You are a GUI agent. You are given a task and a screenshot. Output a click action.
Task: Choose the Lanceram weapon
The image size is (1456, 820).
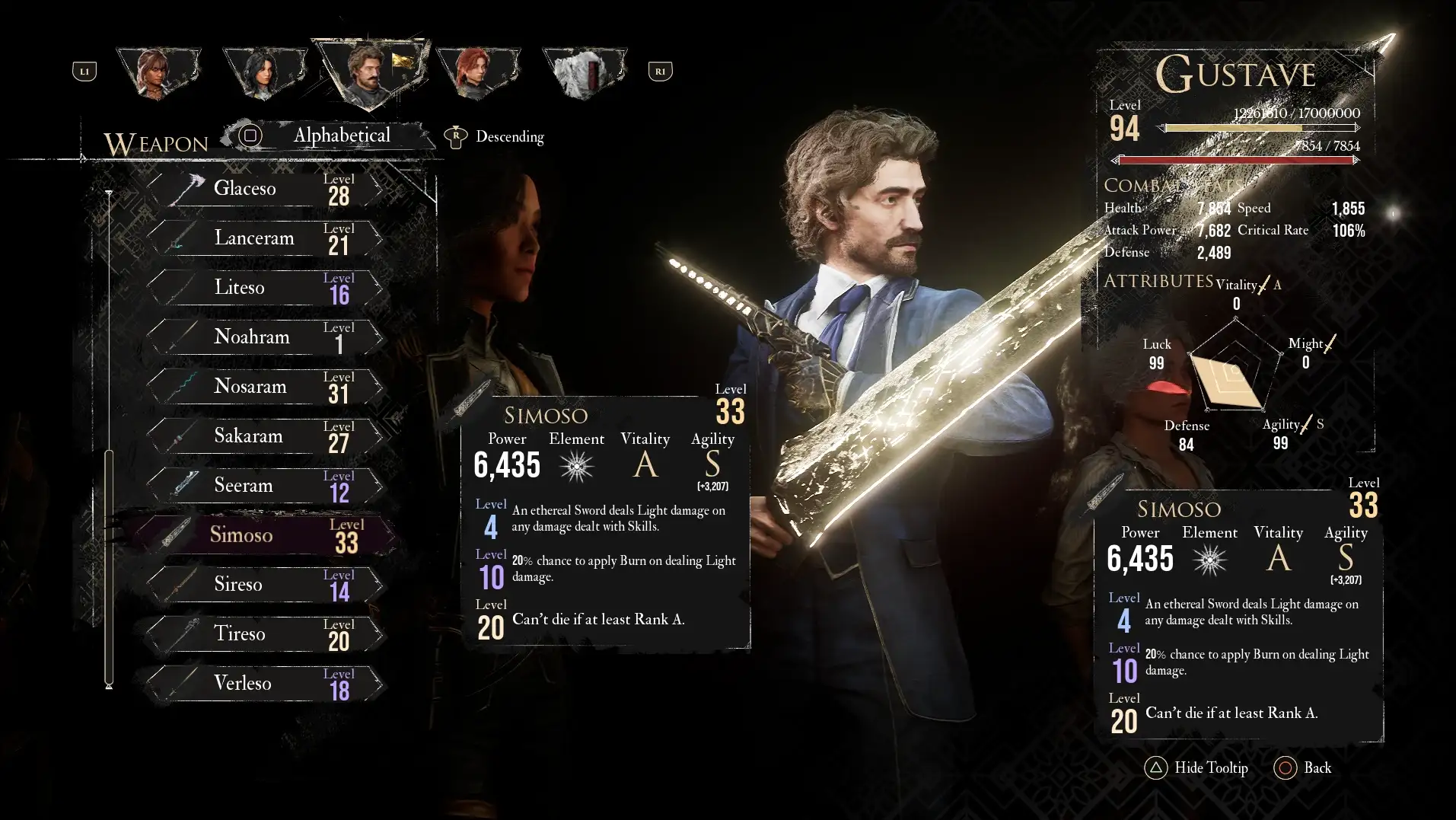tap(263, 238)
